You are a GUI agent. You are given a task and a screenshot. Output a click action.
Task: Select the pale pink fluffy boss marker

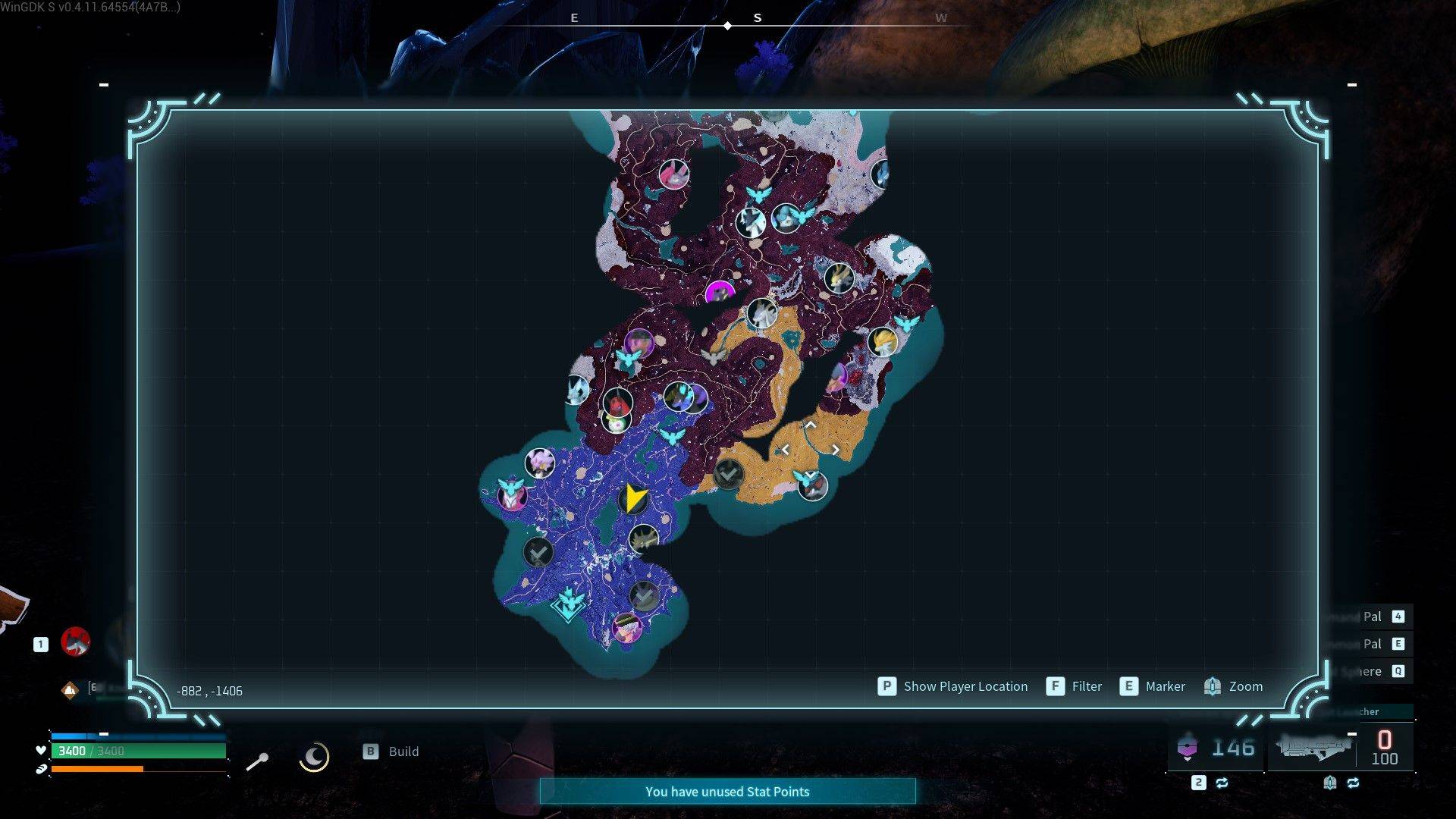click(x=540, y=462)
